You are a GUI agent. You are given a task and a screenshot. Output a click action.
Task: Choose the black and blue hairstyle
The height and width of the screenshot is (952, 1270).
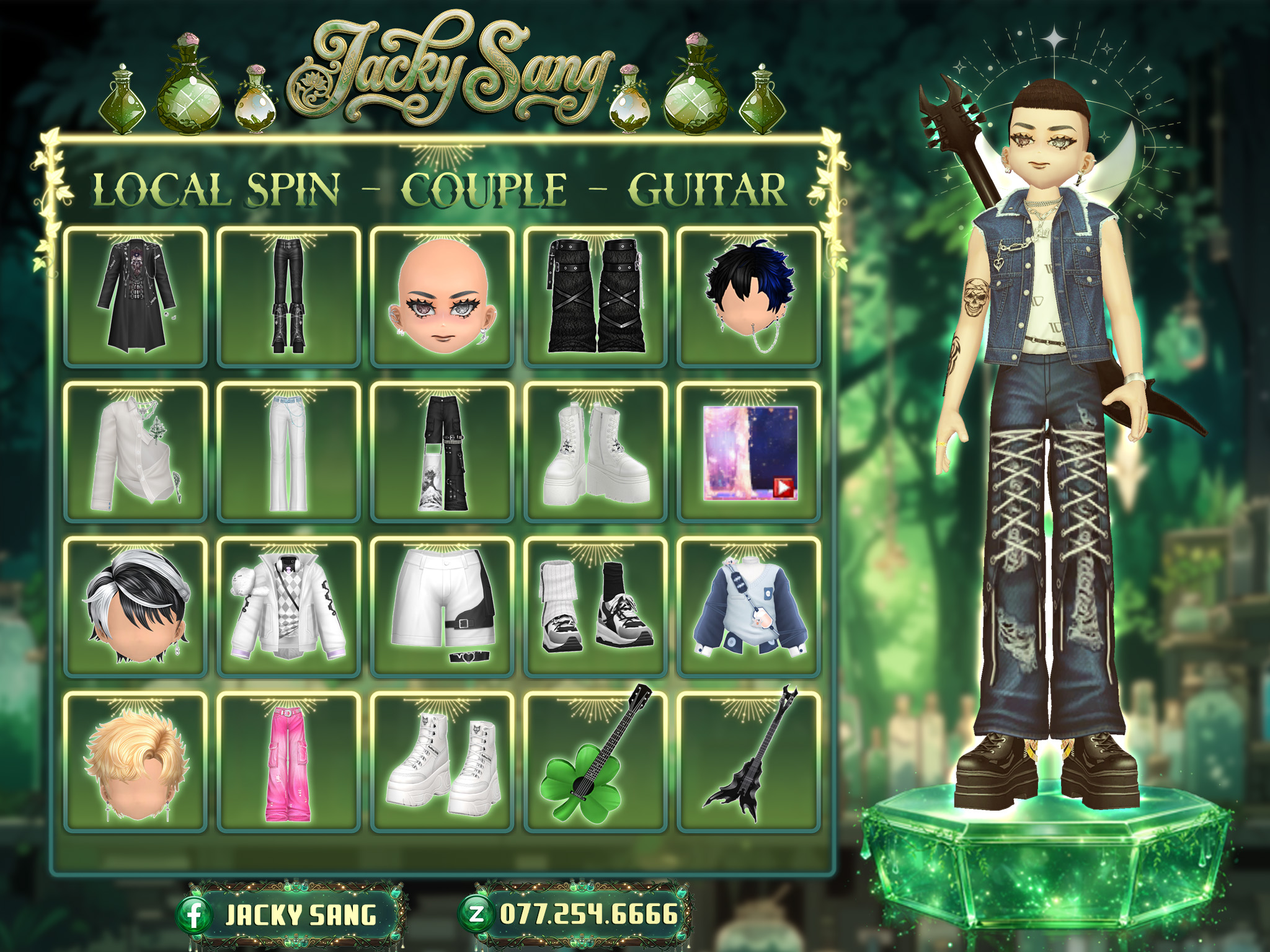[748, 297]
